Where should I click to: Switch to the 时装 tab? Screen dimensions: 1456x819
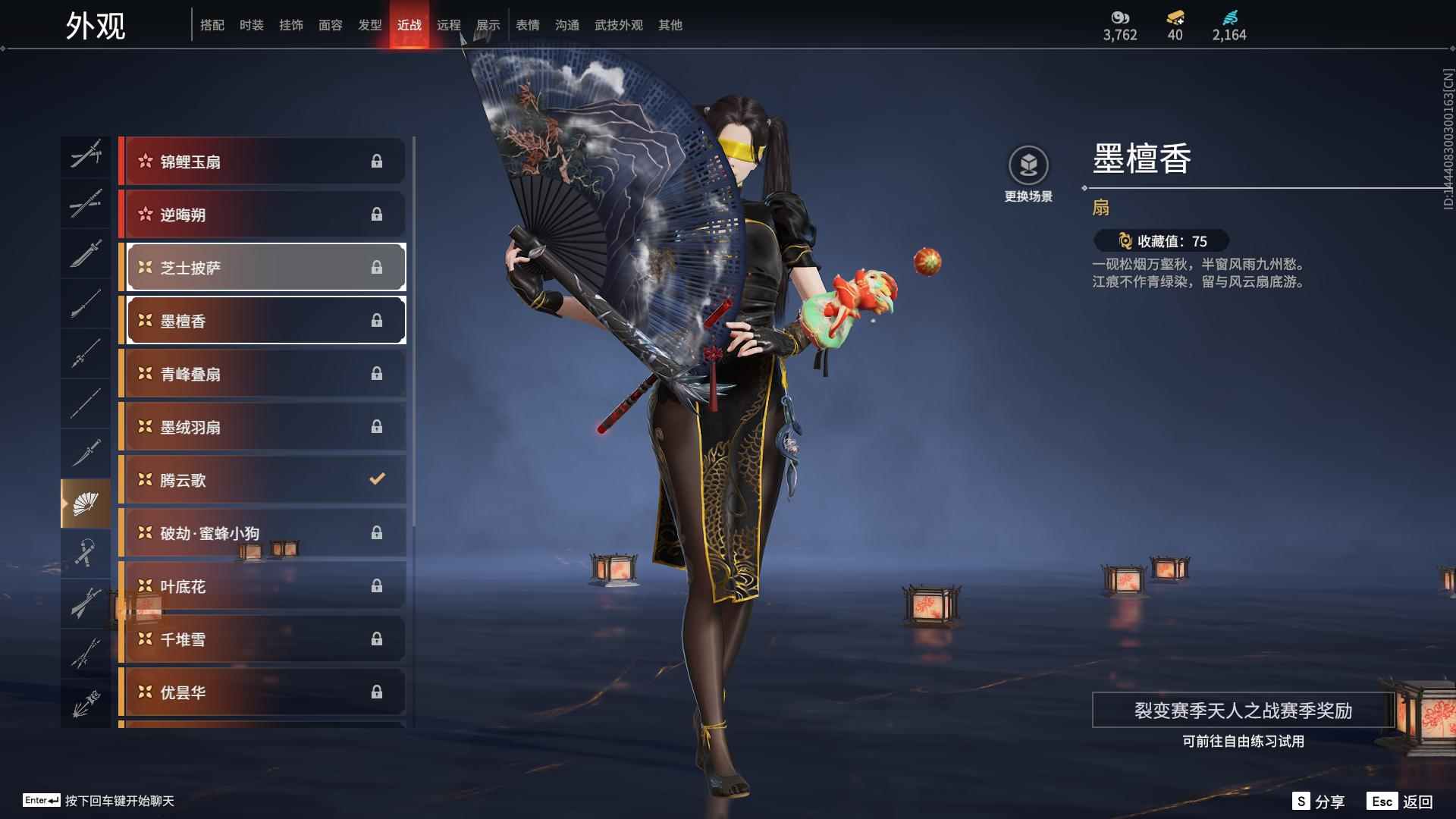click(252, 24)
